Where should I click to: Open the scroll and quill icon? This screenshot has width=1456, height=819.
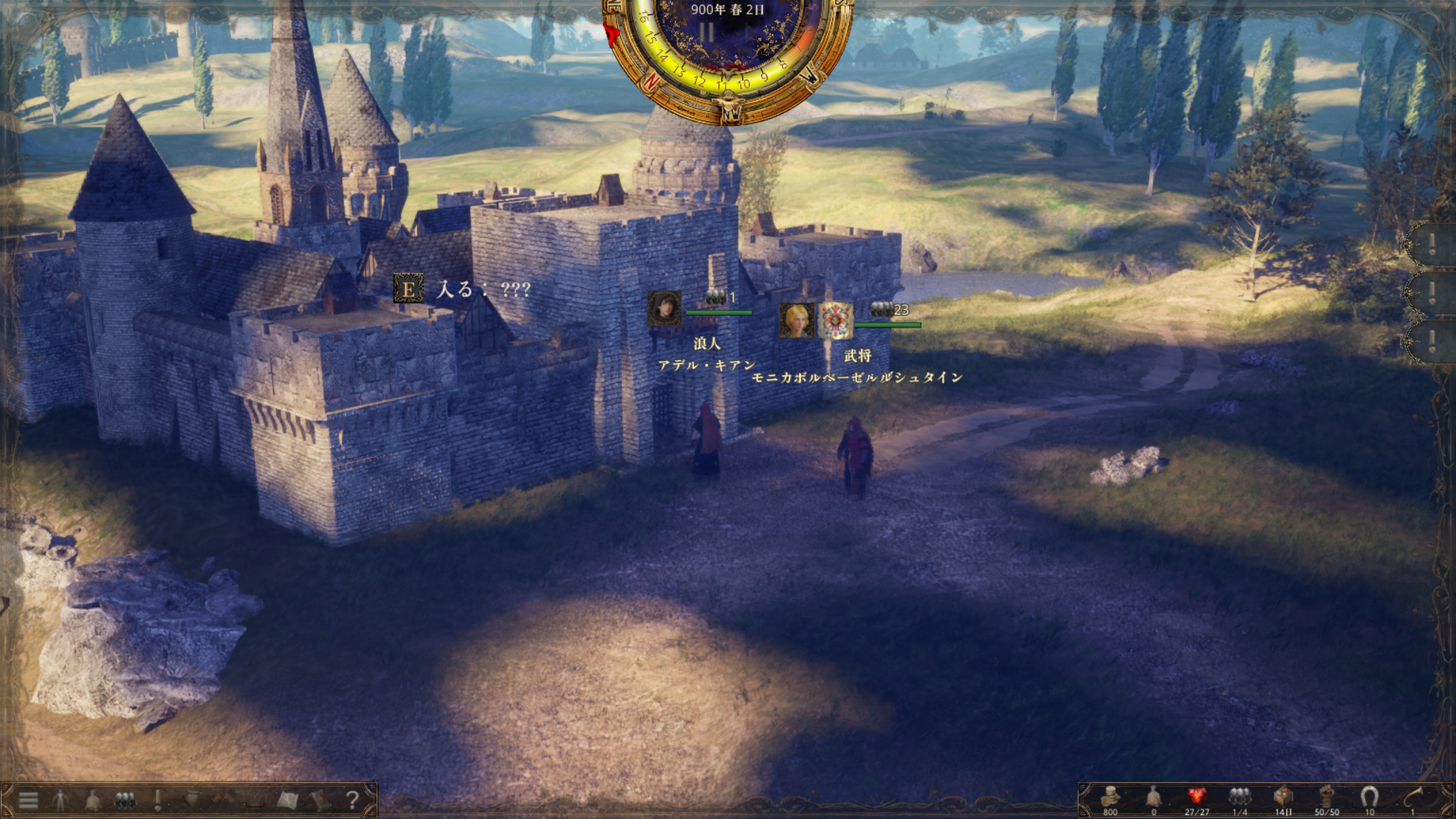pos(191,799)
